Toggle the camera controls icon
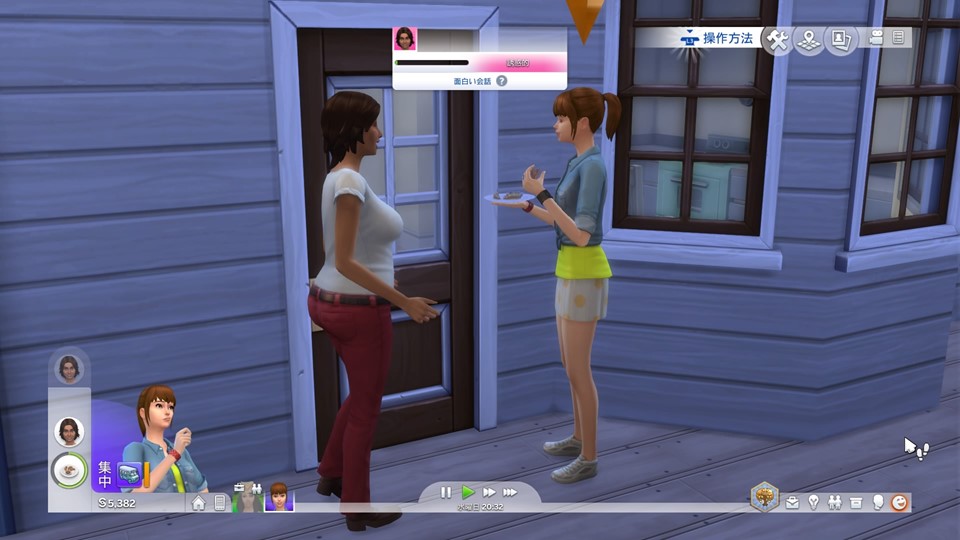 point(877,38)
